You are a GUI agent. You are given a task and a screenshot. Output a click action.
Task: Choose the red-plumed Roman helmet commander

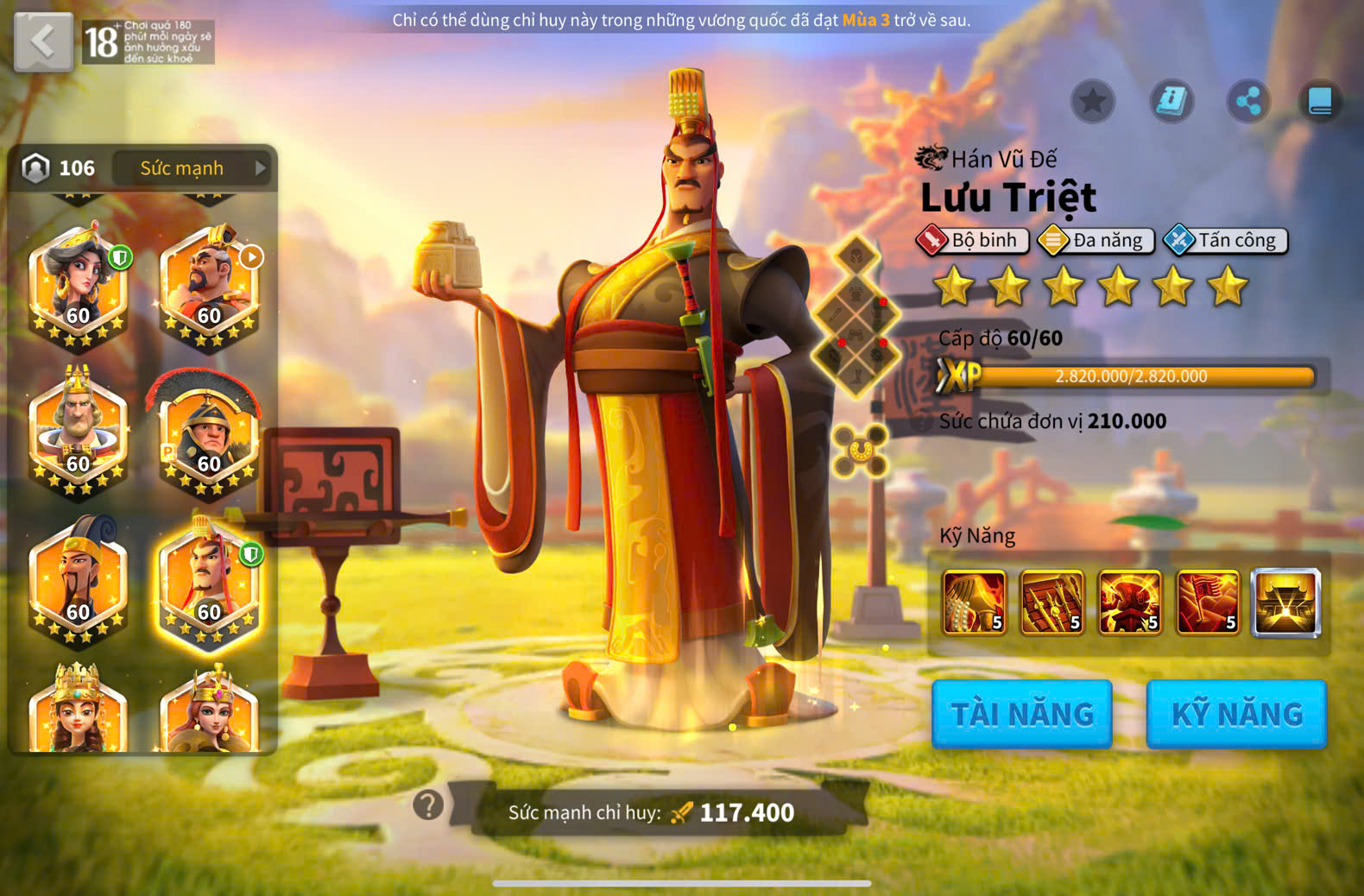point(210,433)
